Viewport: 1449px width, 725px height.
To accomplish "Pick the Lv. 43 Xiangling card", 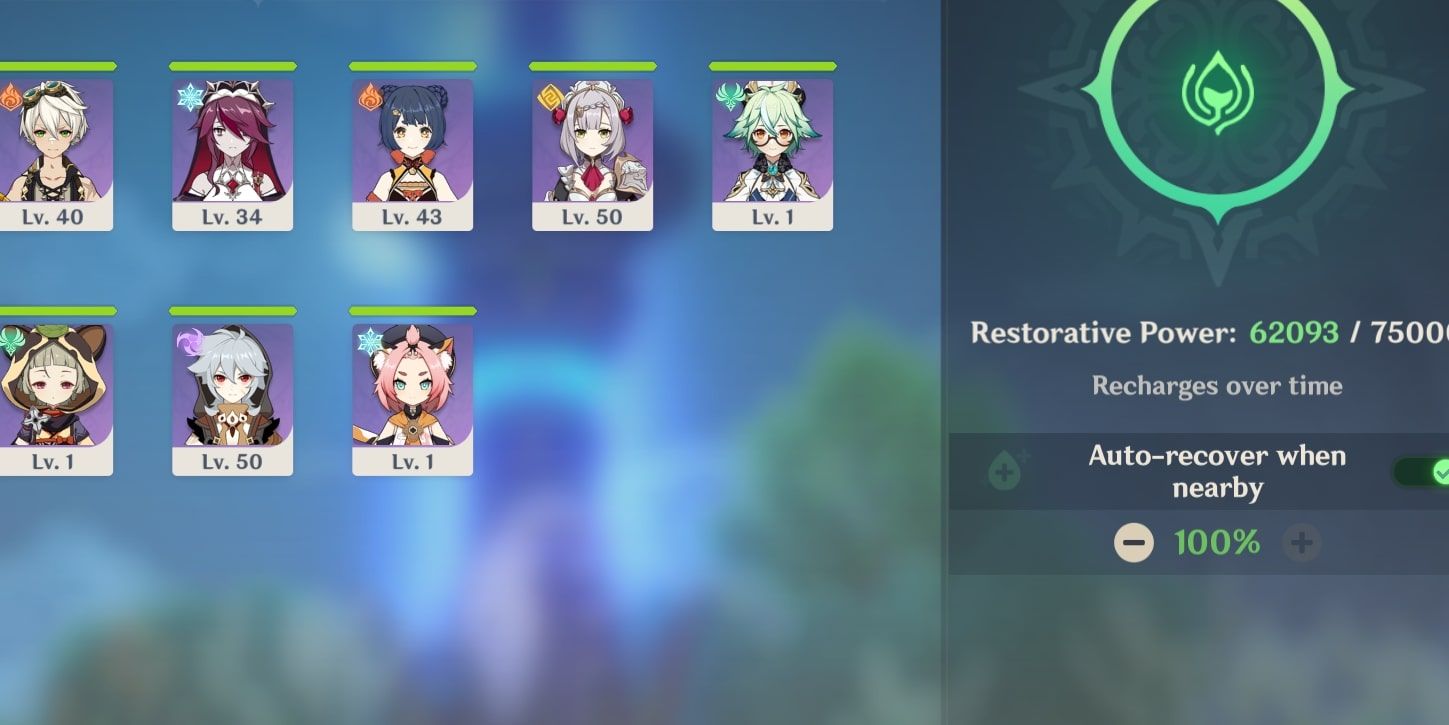I will pos(412,154).
